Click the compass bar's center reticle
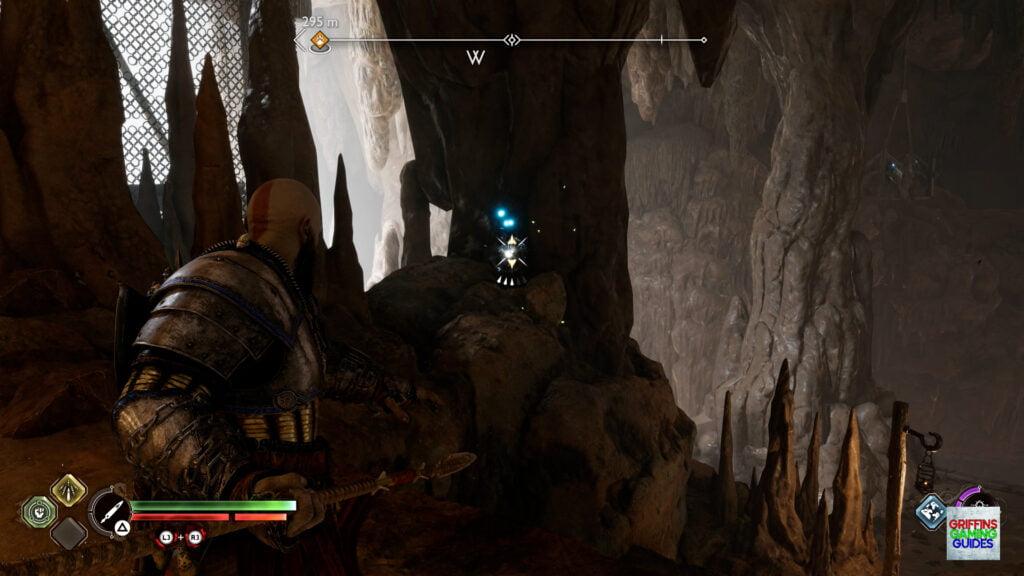 click(512, 40)
